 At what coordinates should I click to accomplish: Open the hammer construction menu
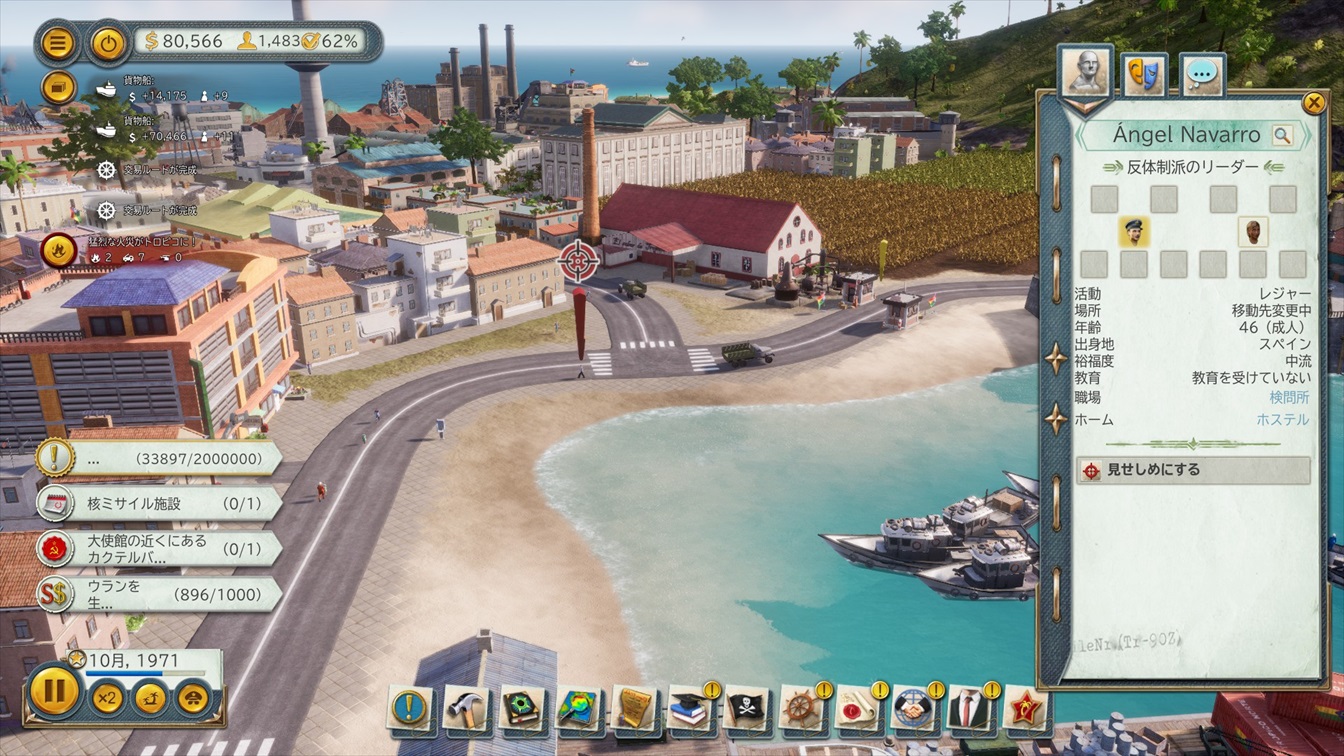pos(465,708)
